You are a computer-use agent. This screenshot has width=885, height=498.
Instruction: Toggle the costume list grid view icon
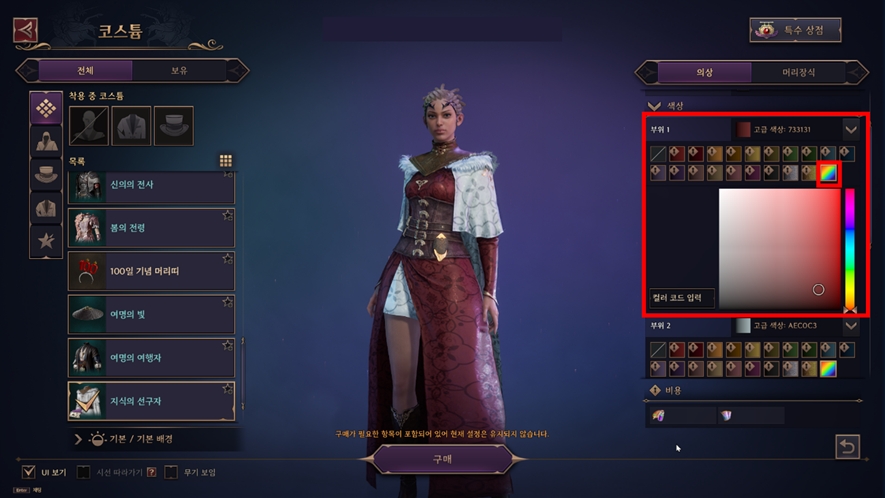(x=226, y=160)
